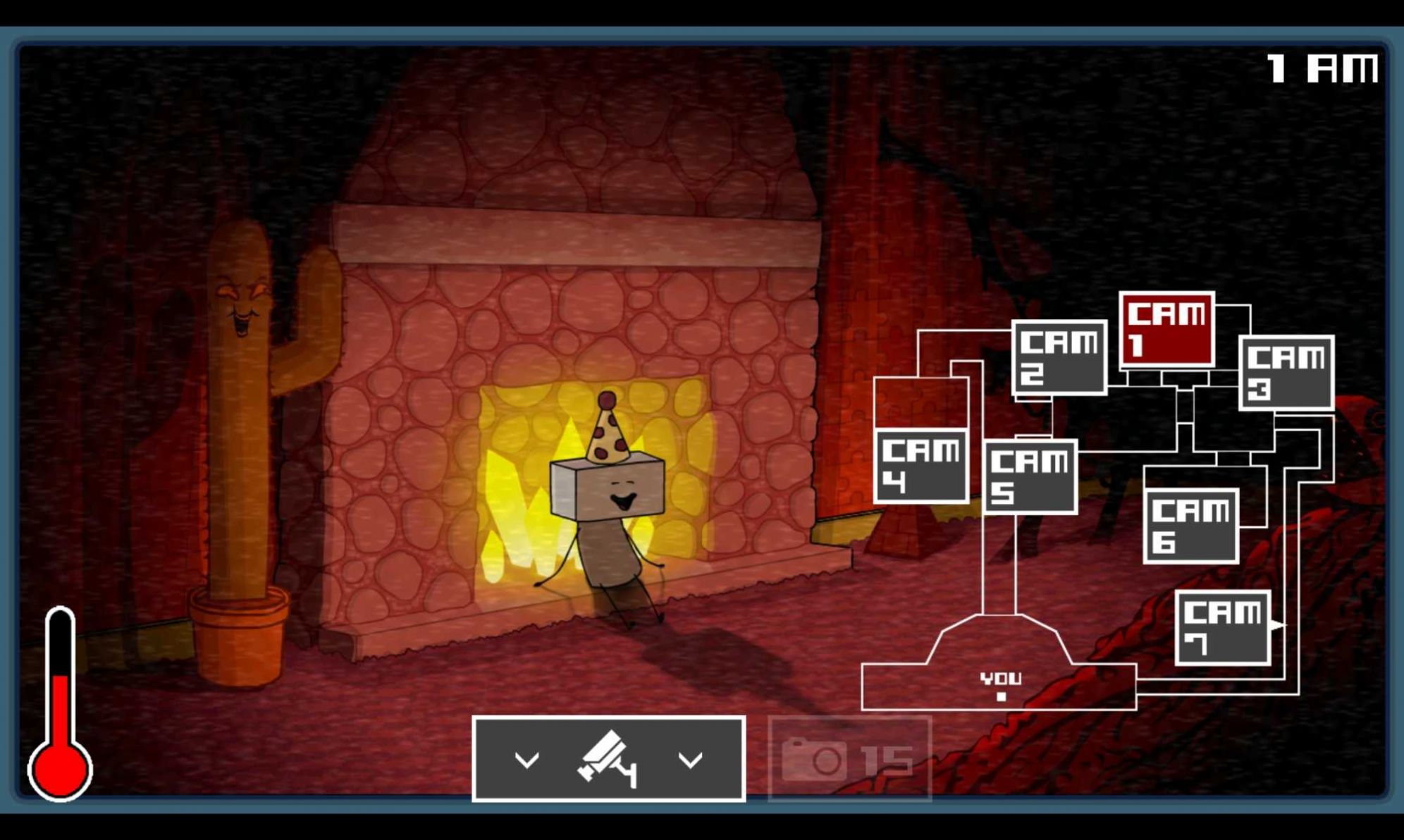Choose CAM 6 from the map

(1190, 526)
